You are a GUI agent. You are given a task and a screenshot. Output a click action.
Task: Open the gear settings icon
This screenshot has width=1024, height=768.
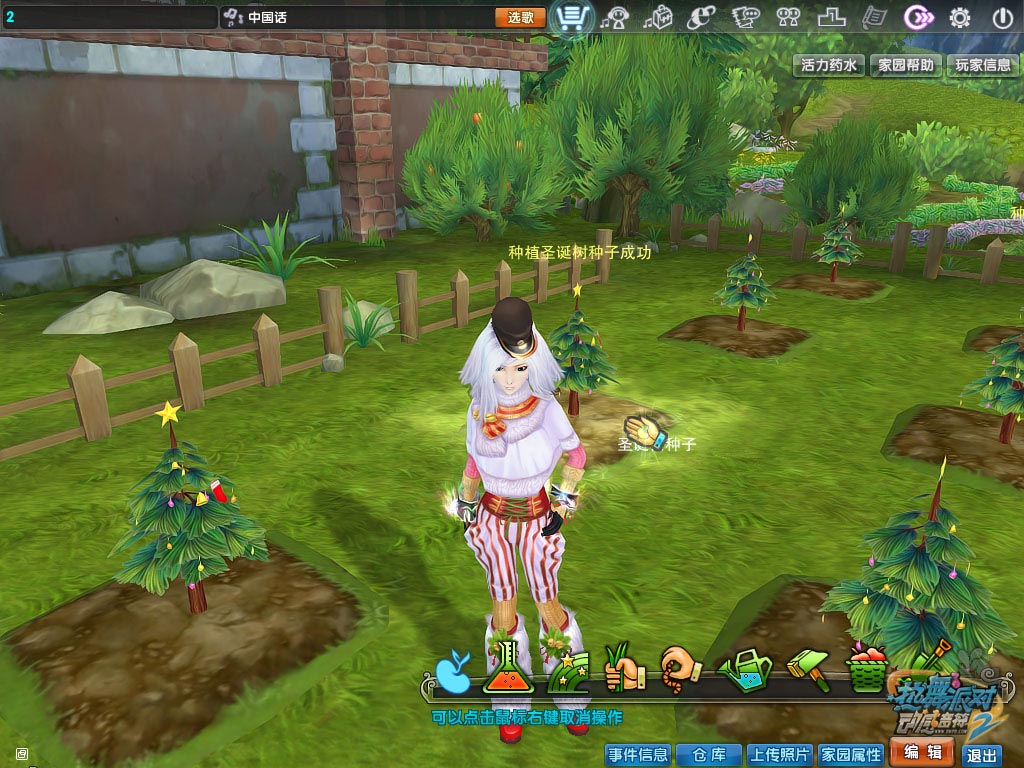coord(960,17)
